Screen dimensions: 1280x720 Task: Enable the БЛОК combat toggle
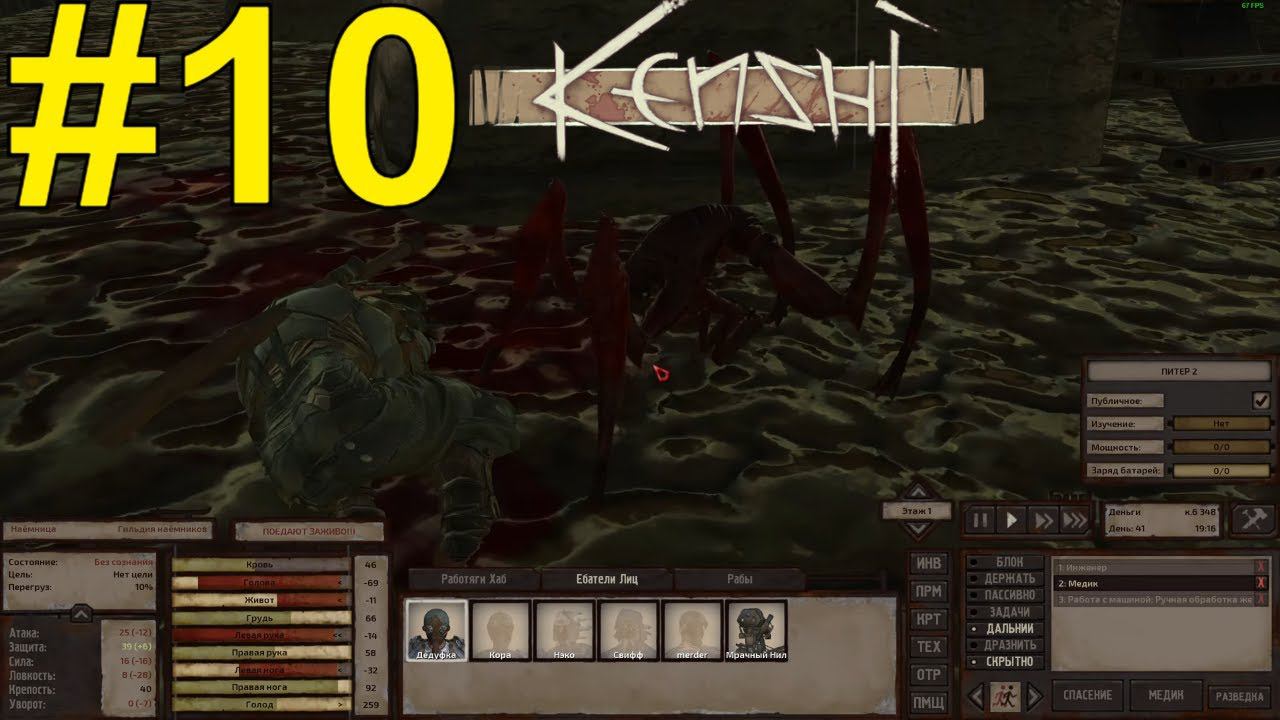1004,561
